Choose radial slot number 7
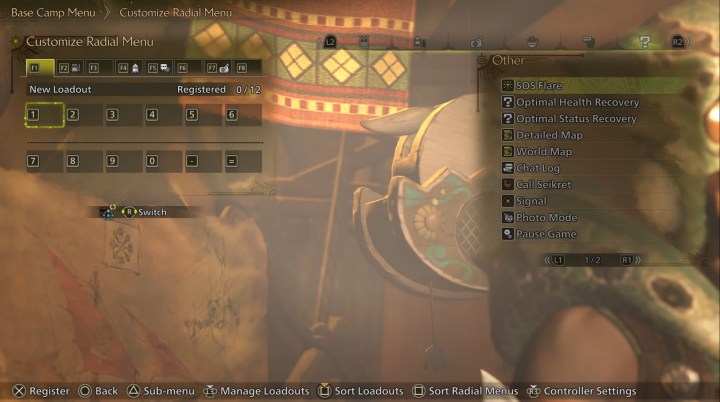The height and width of the screenshot is (402, 720). coord(44,160)
